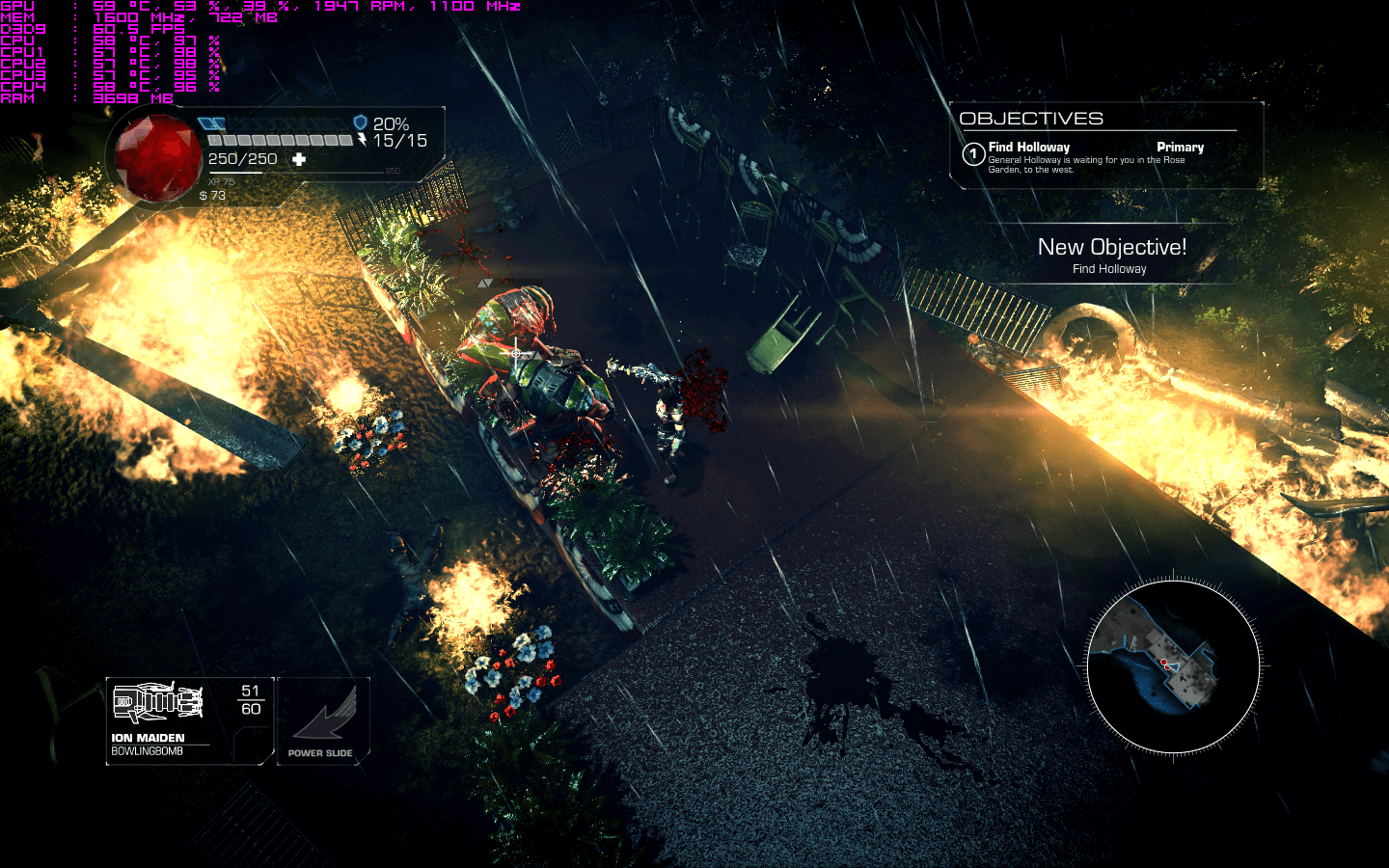Image resolution: width=1389 pixels, height=868 pixels.
Task: Click the white medkit cross icon
Action: (299, 159)
